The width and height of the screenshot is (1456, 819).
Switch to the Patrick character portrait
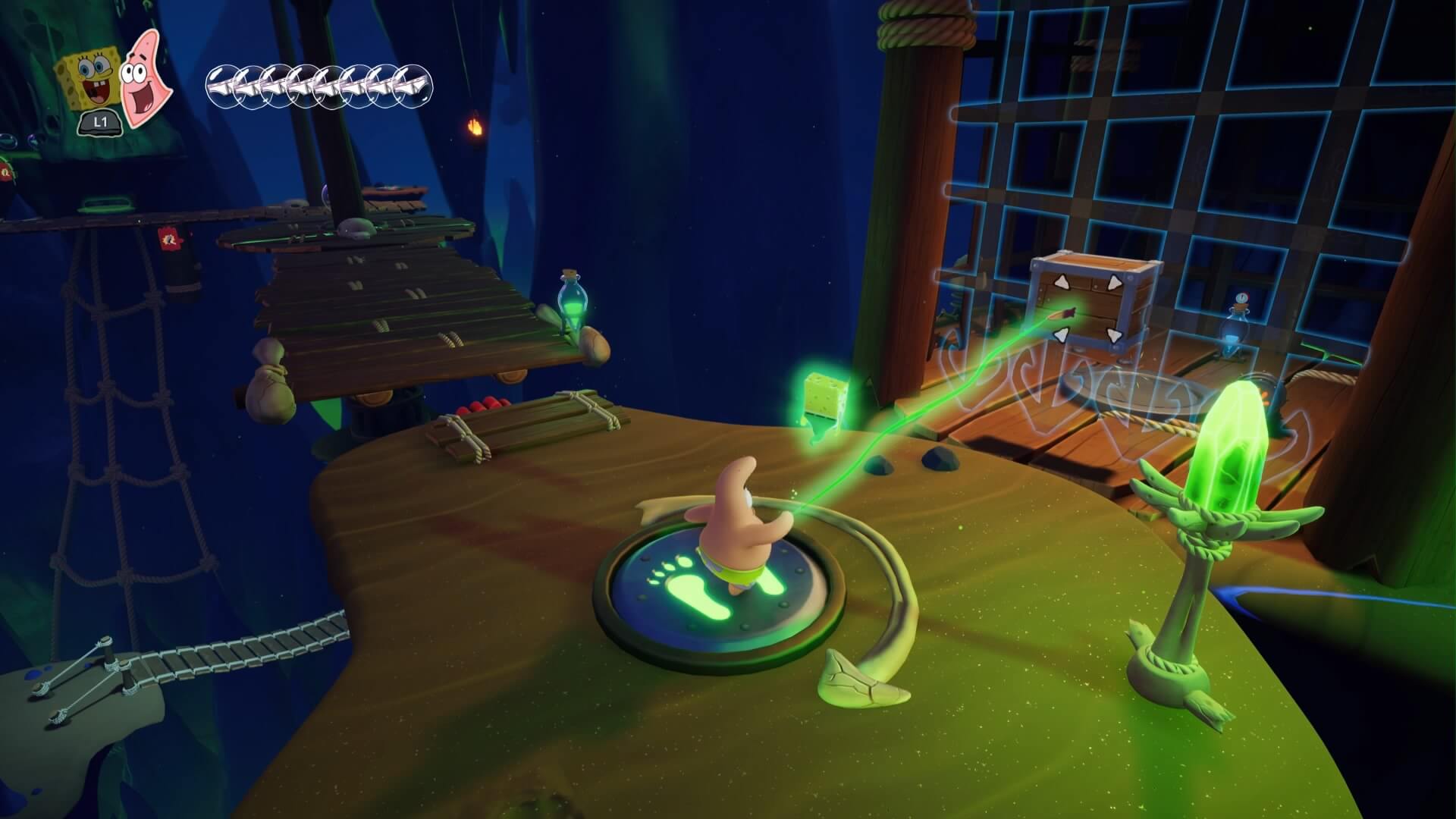[145, 78]
